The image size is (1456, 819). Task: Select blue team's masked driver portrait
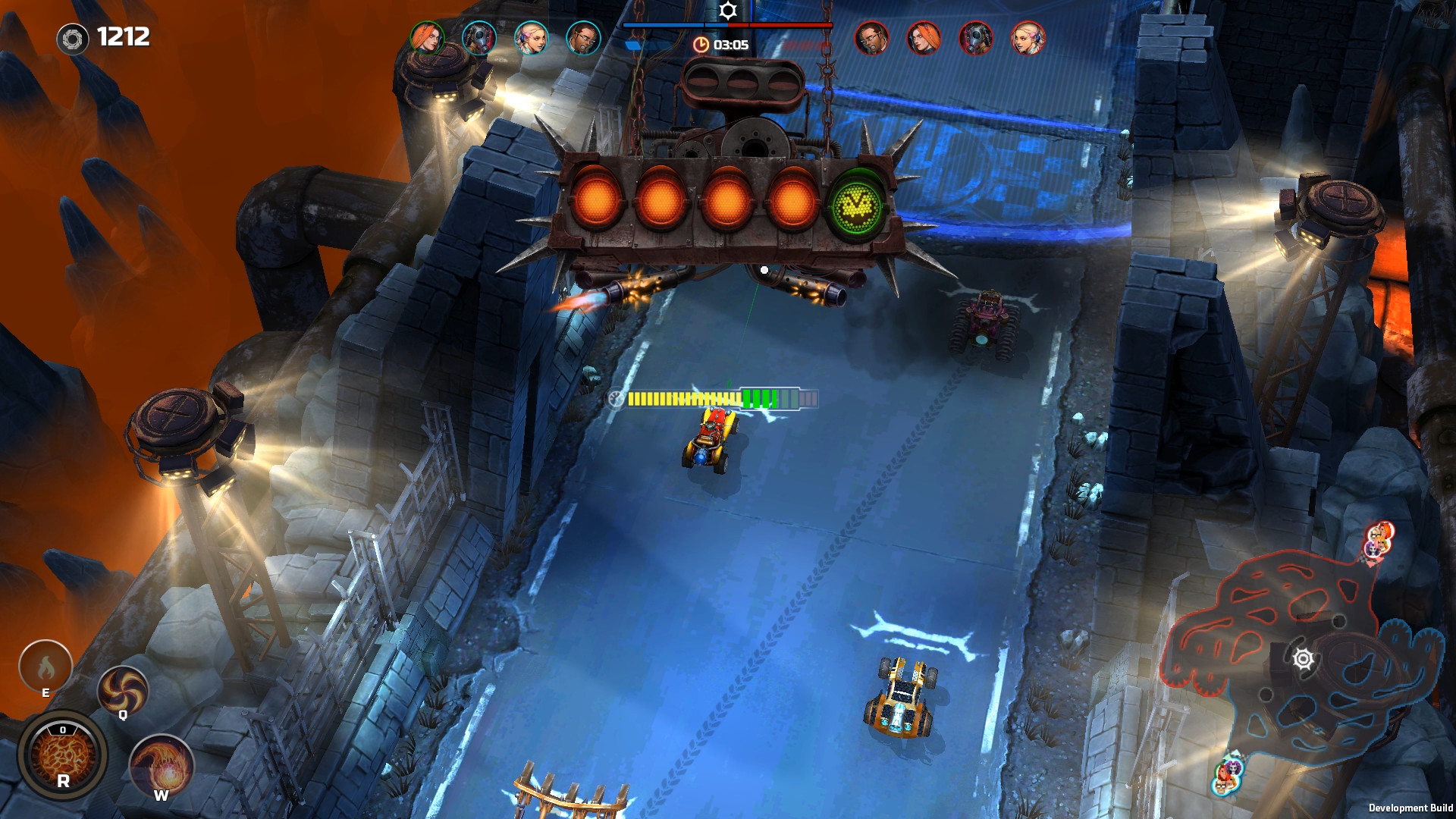(479, 37)
